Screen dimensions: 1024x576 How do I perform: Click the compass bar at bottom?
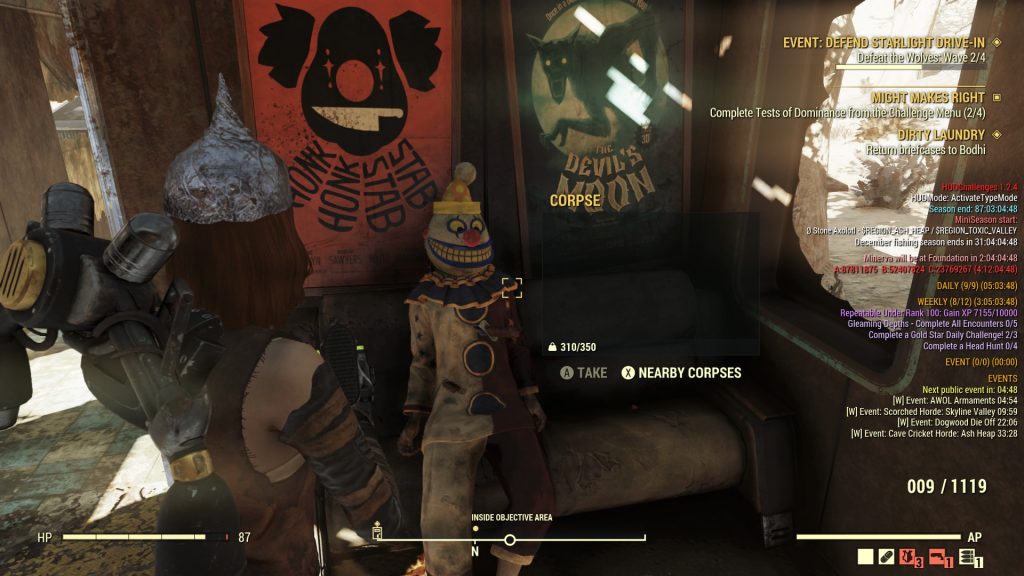(510, 539)
